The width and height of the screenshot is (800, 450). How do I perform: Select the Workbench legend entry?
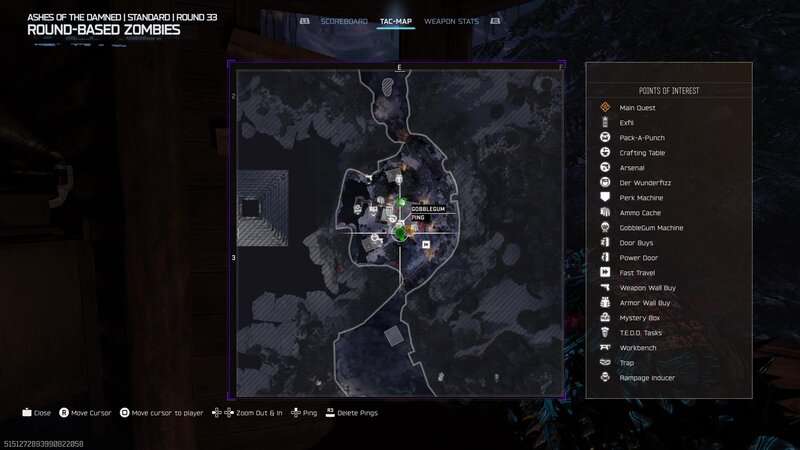(638, 348)
